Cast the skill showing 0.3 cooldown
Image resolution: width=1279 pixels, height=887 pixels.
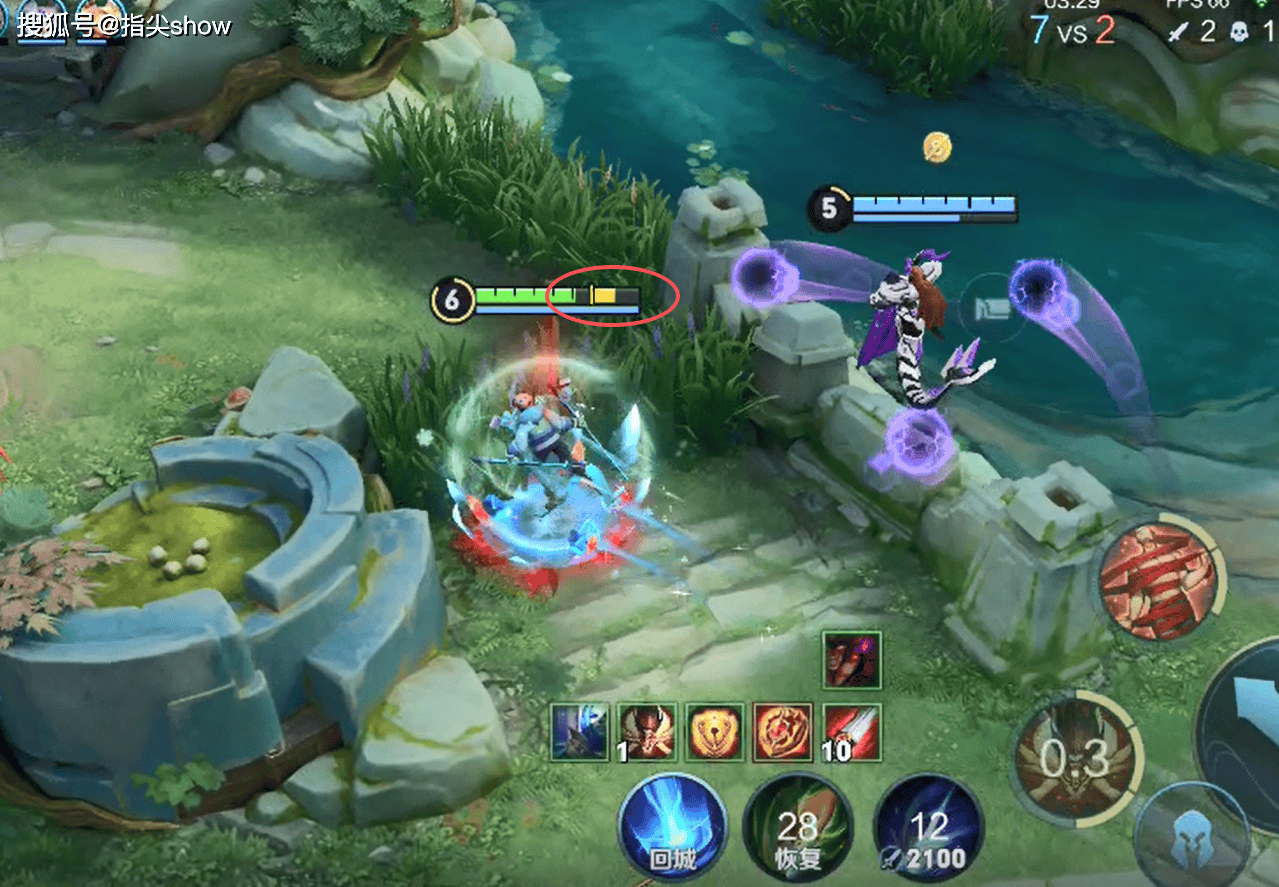[1077, 759]
